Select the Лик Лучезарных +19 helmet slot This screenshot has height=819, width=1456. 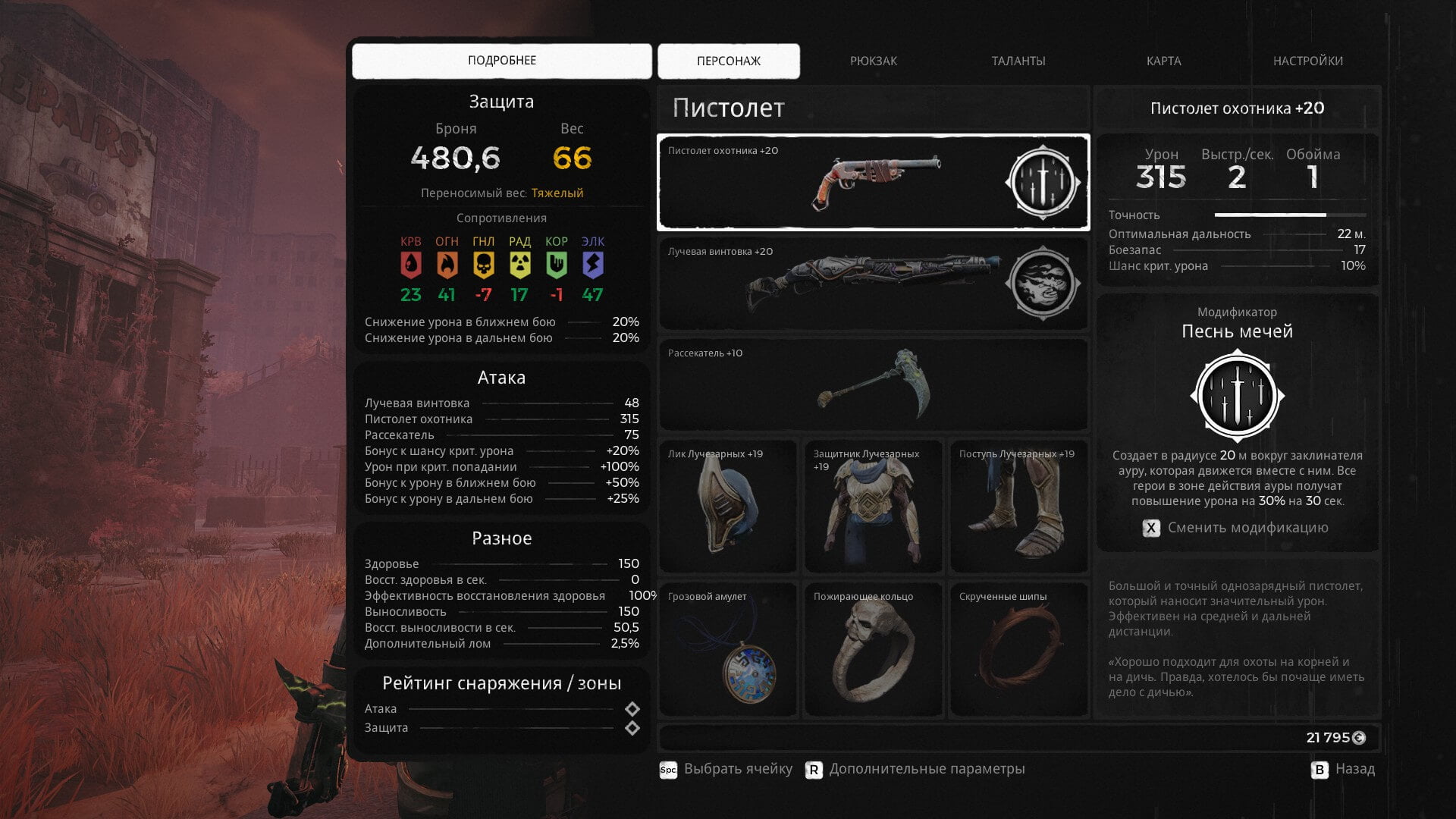(x=727, y=507)
